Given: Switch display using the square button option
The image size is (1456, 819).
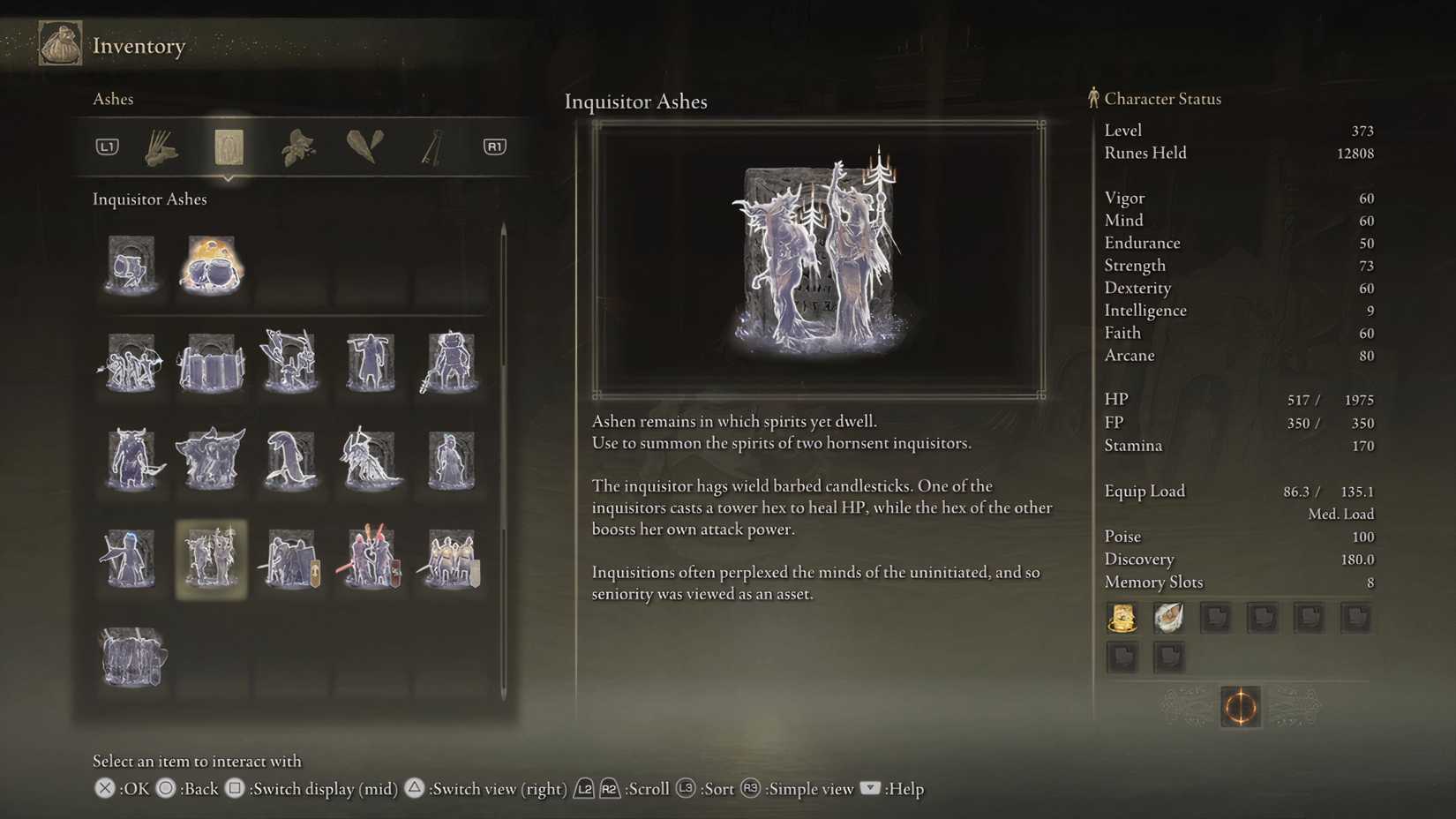Looking at the screenshot, I should [235, 789].
